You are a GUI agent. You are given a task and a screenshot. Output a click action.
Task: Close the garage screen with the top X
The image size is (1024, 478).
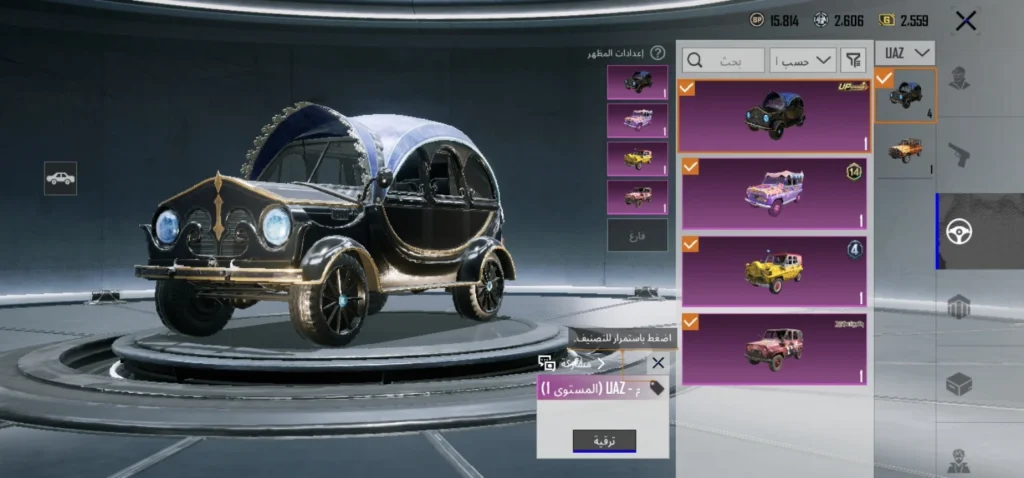click(x=965, y=20)
